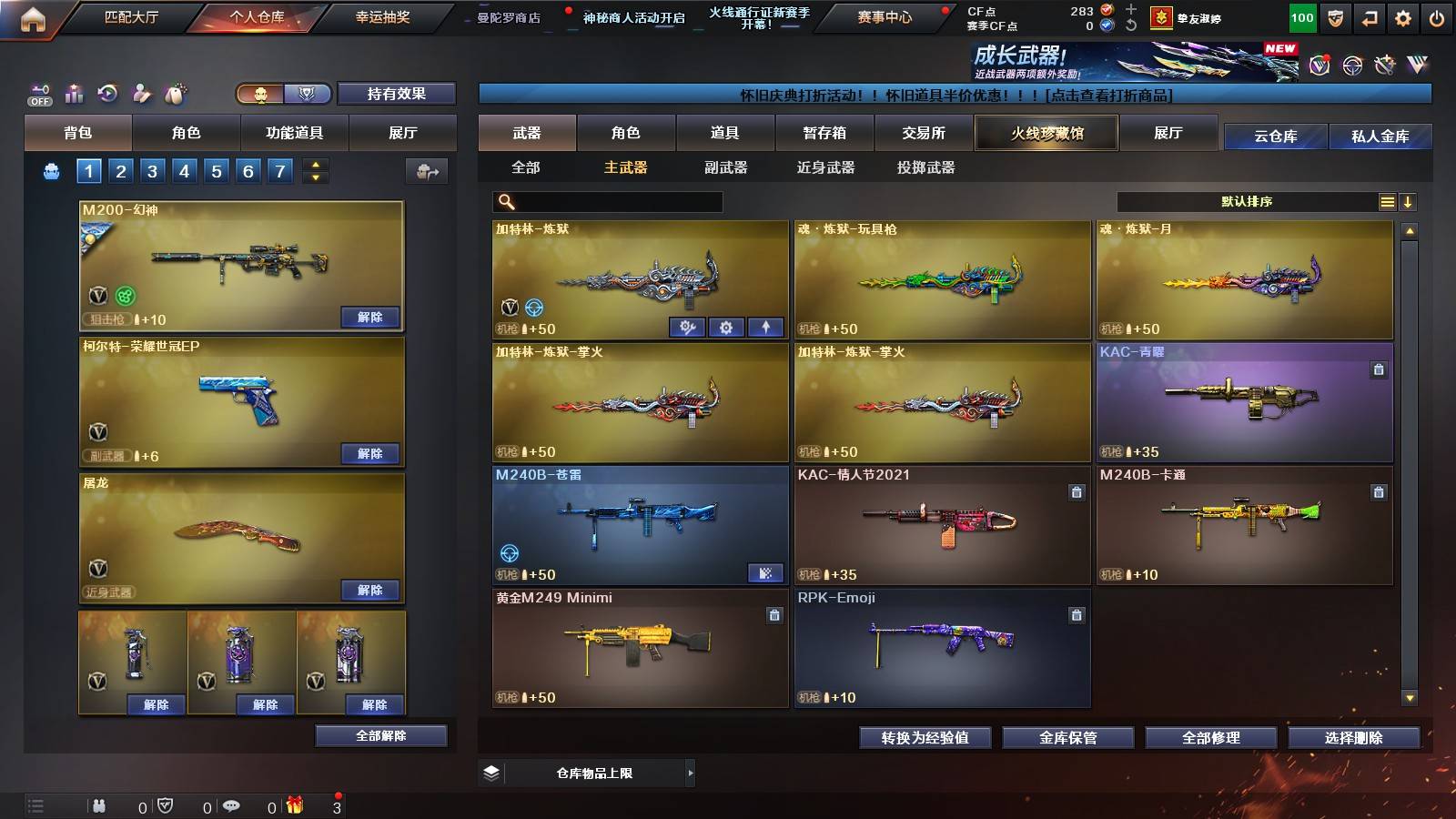Open the 默认排序 sort dropdown
Viewport: 1456px width, 819px height.
(1247, 201)
